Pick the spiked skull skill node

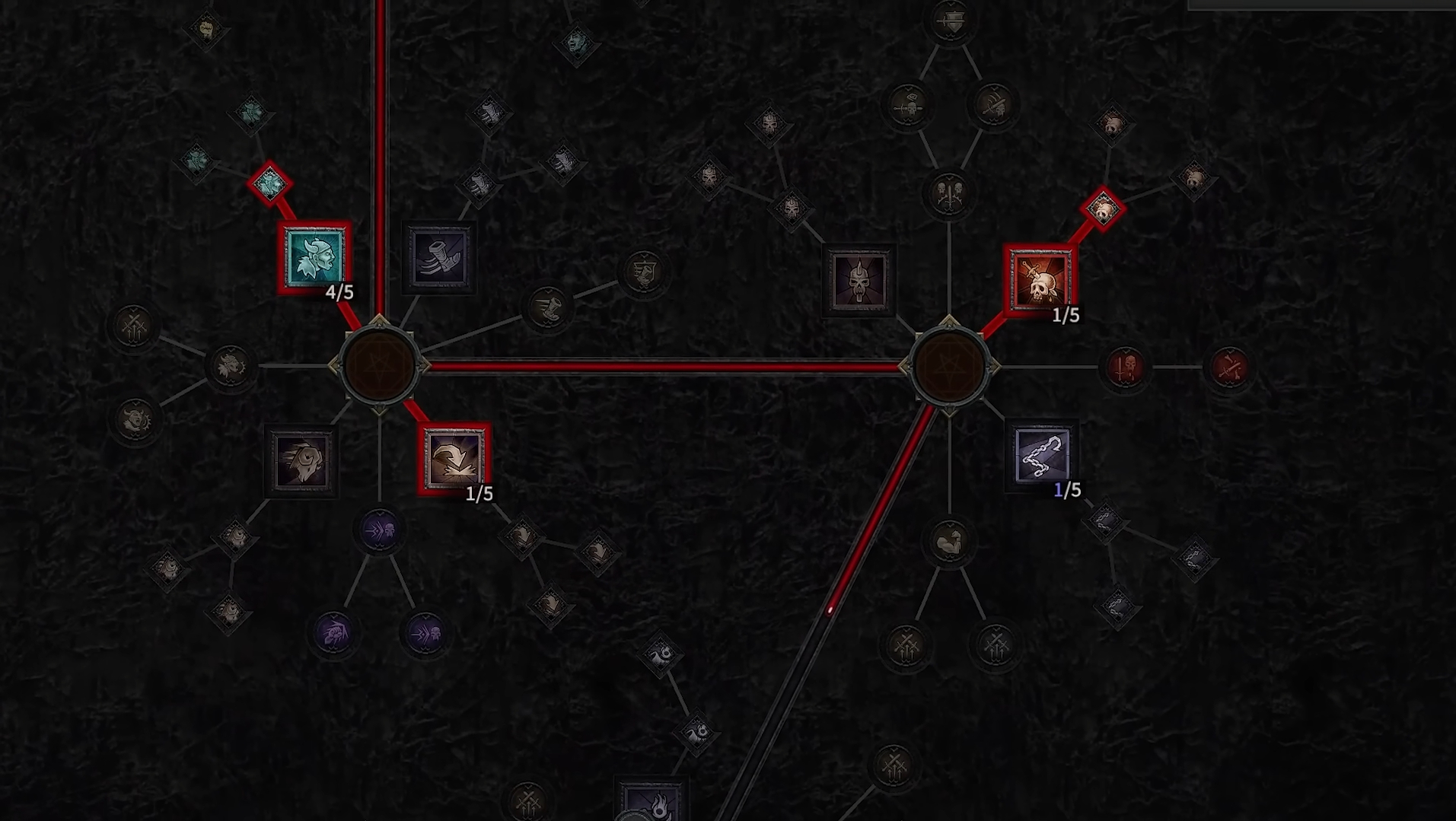[859, 281]
